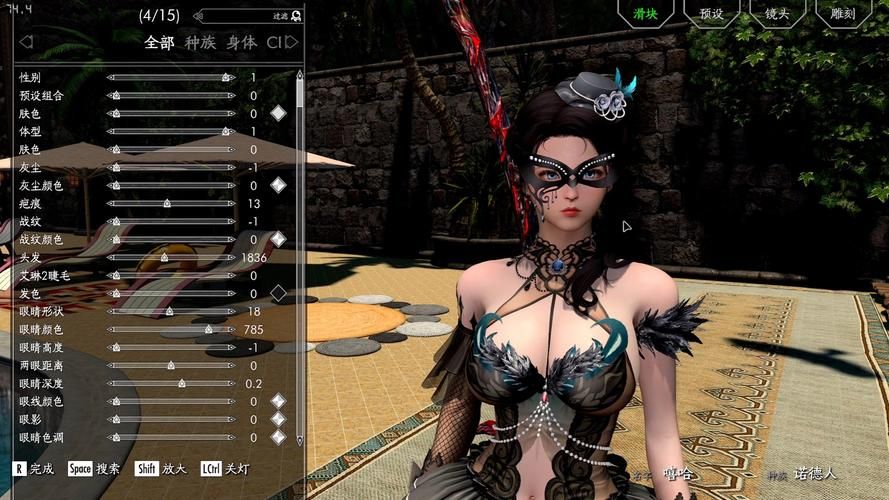Select the 全部 (All) slider category
The height and width of the screenshot is (500, 889).
pos(159,42)
